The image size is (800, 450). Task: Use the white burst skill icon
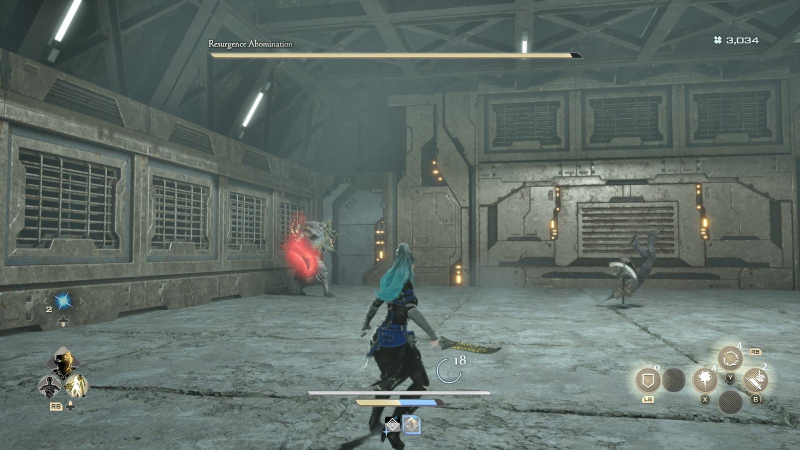coord(704,380)
